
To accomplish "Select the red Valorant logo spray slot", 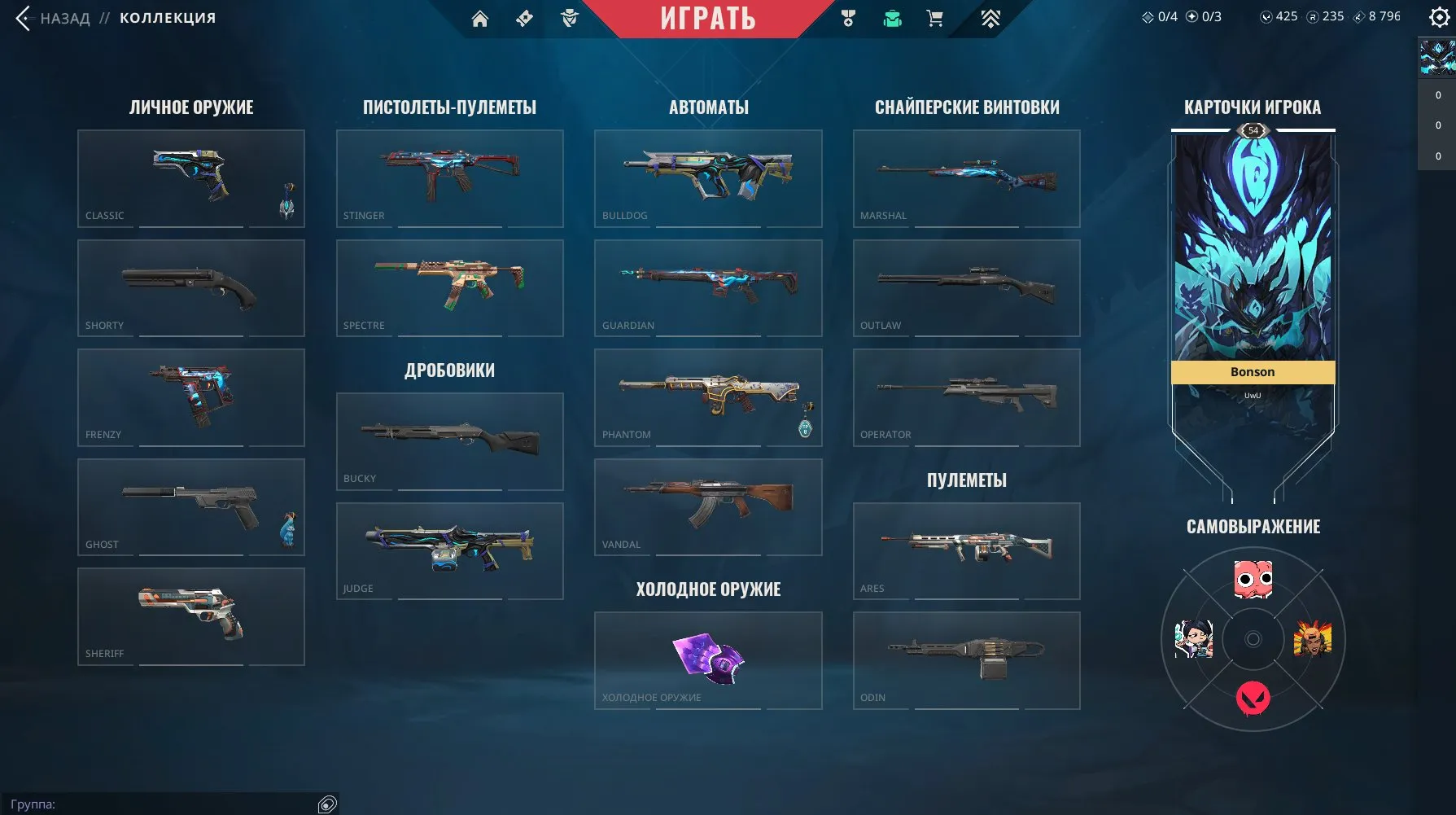I will (x=1252, y=697).
